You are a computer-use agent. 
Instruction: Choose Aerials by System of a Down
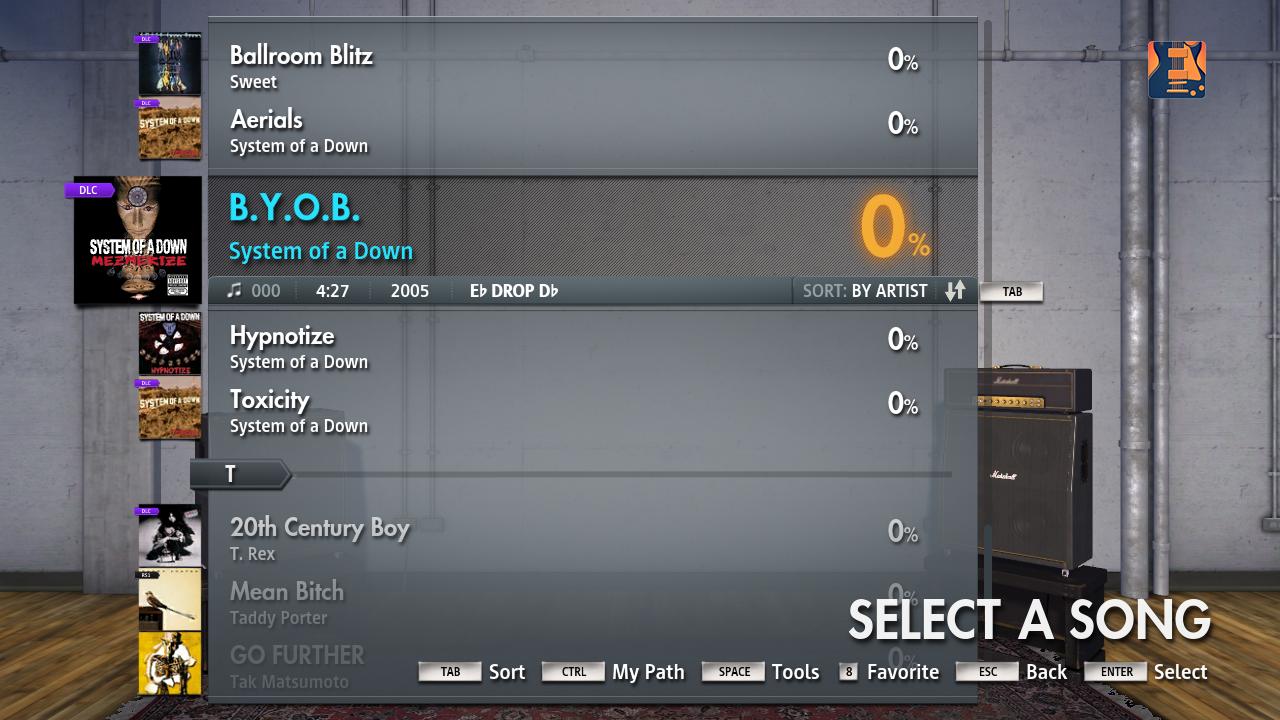pos(590,130)
